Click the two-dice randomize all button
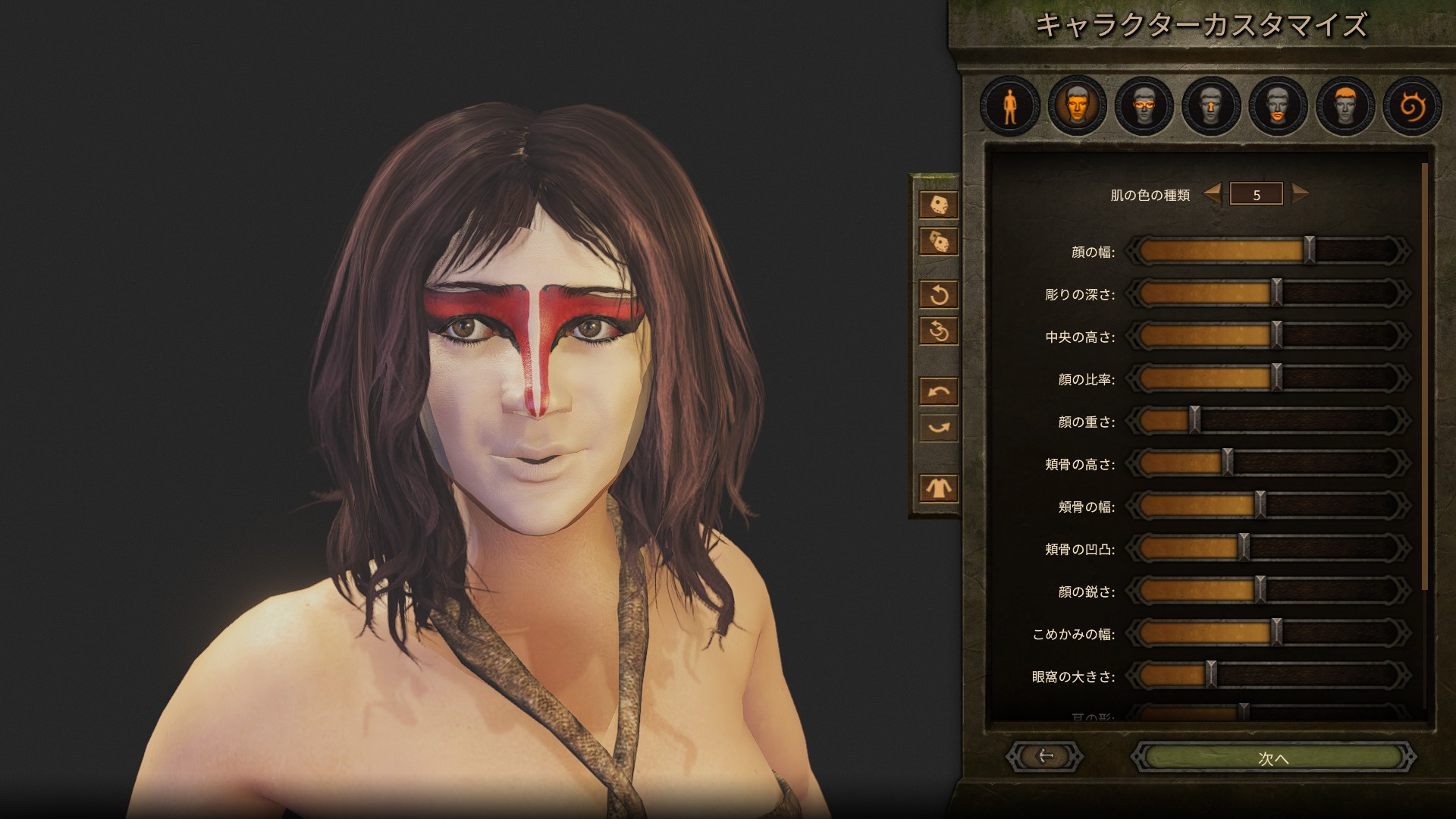1456x819 pixels. 939,242
